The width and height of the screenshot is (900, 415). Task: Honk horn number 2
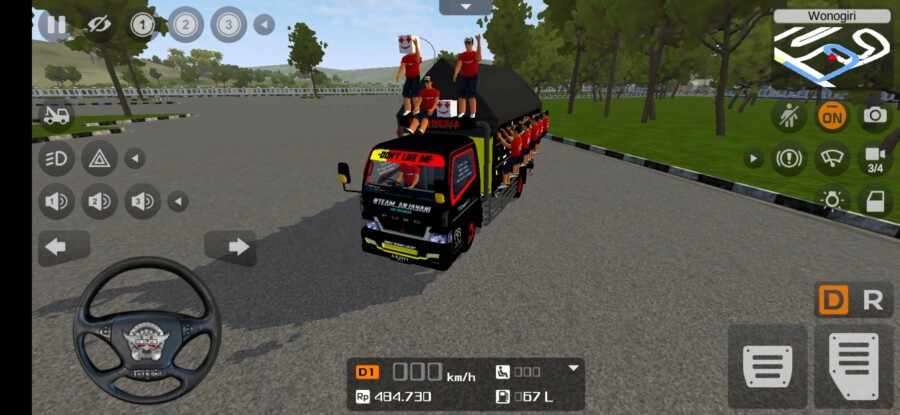99,201
